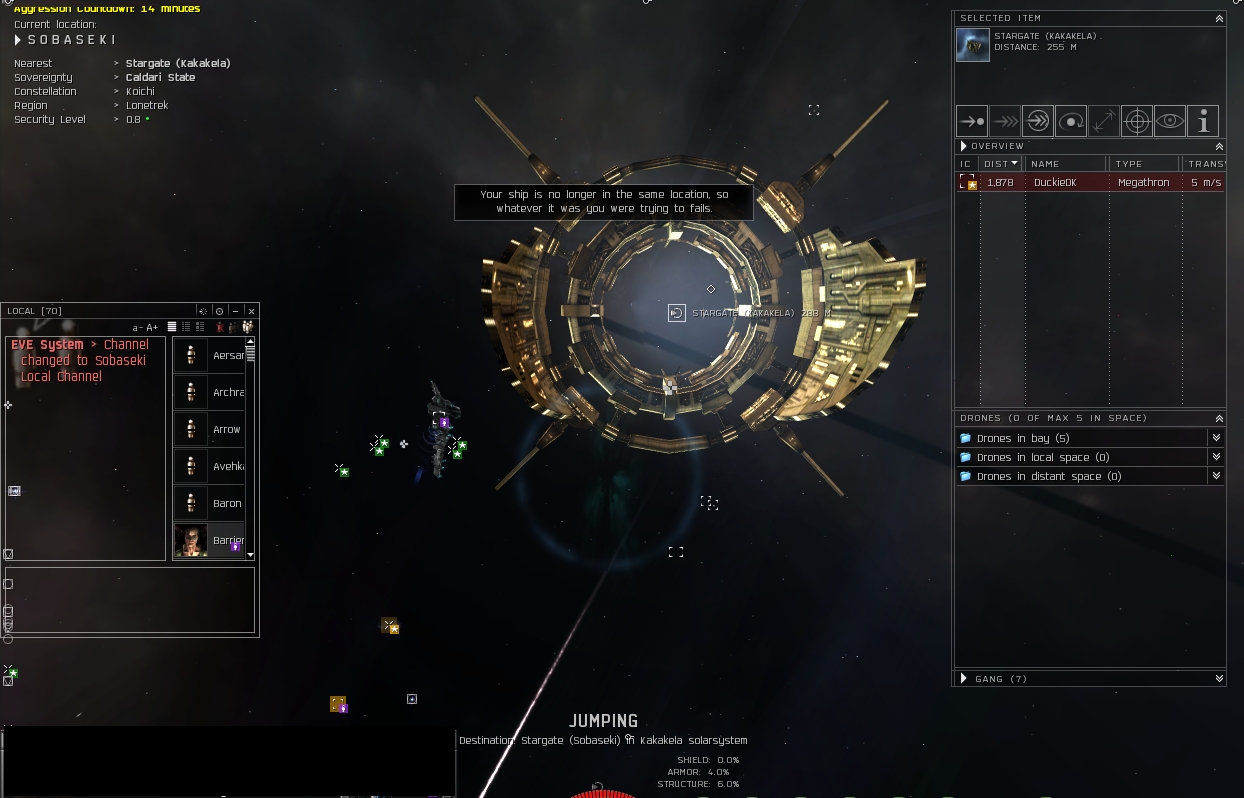Collapse the Selected Item panel
Viewport: 1244px width, 798px height.
pyautogui.click(x=1219, y=18)
